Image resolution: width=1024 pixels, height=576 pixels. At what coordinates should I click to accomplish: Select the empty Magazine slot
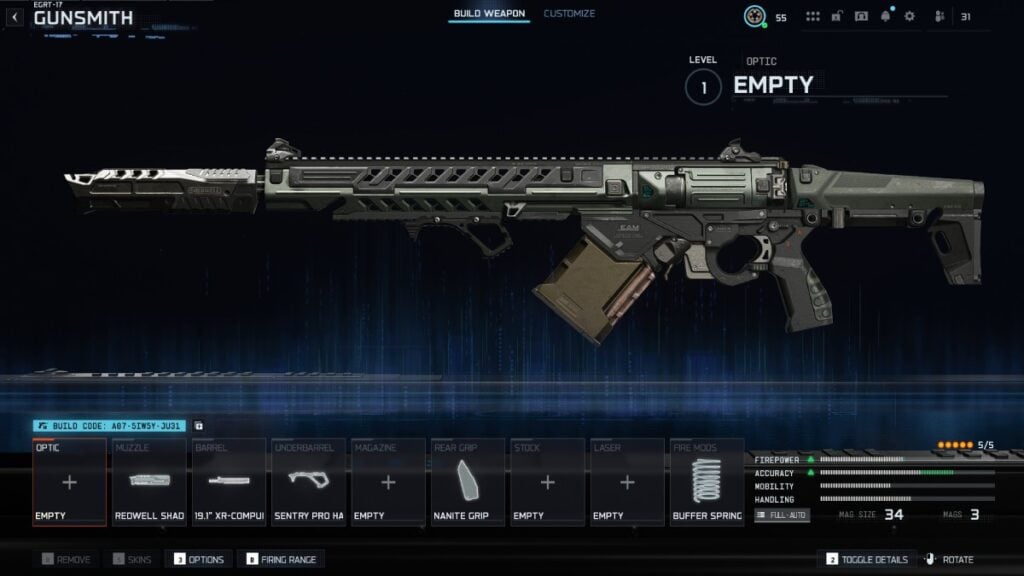pyautogui.click(x=388, y=482)
